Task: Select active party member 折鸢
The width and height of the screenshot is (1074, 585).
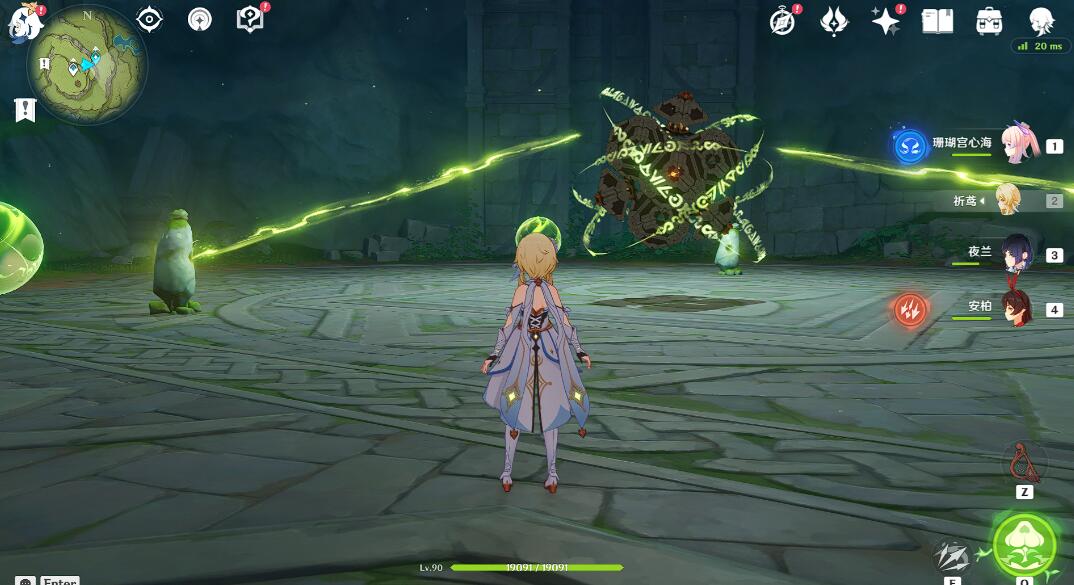Action: (1008, 200)
